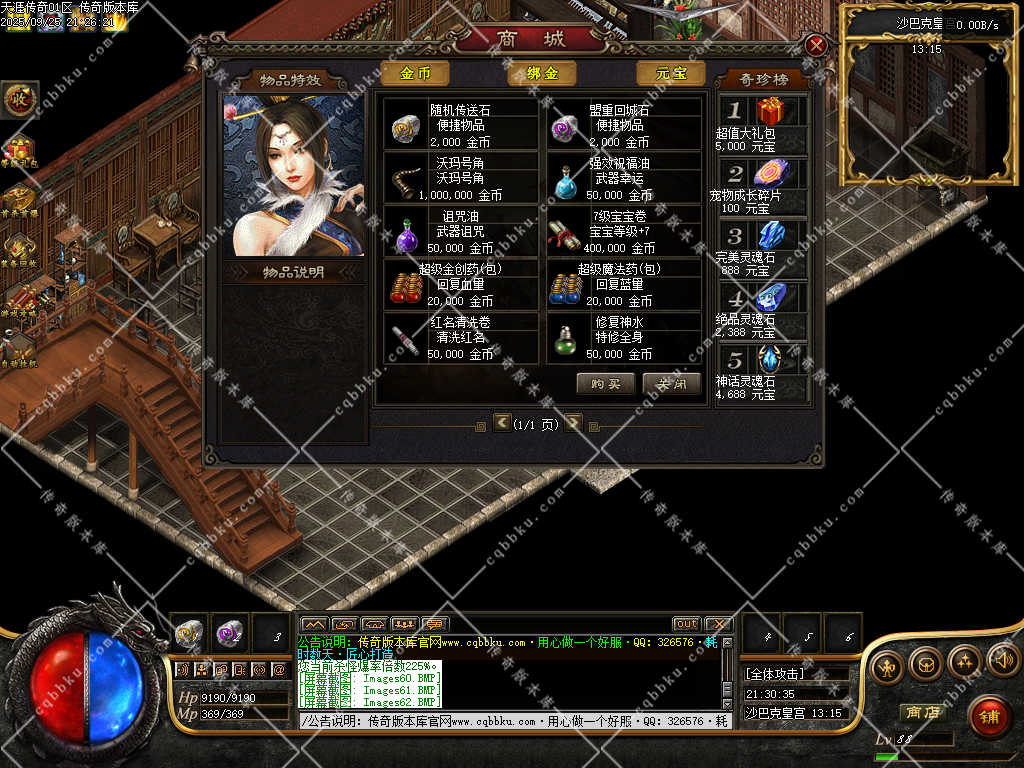Open the 商店 button near the level display
This screenshot has height=768, width=1024.
(921, 713)
